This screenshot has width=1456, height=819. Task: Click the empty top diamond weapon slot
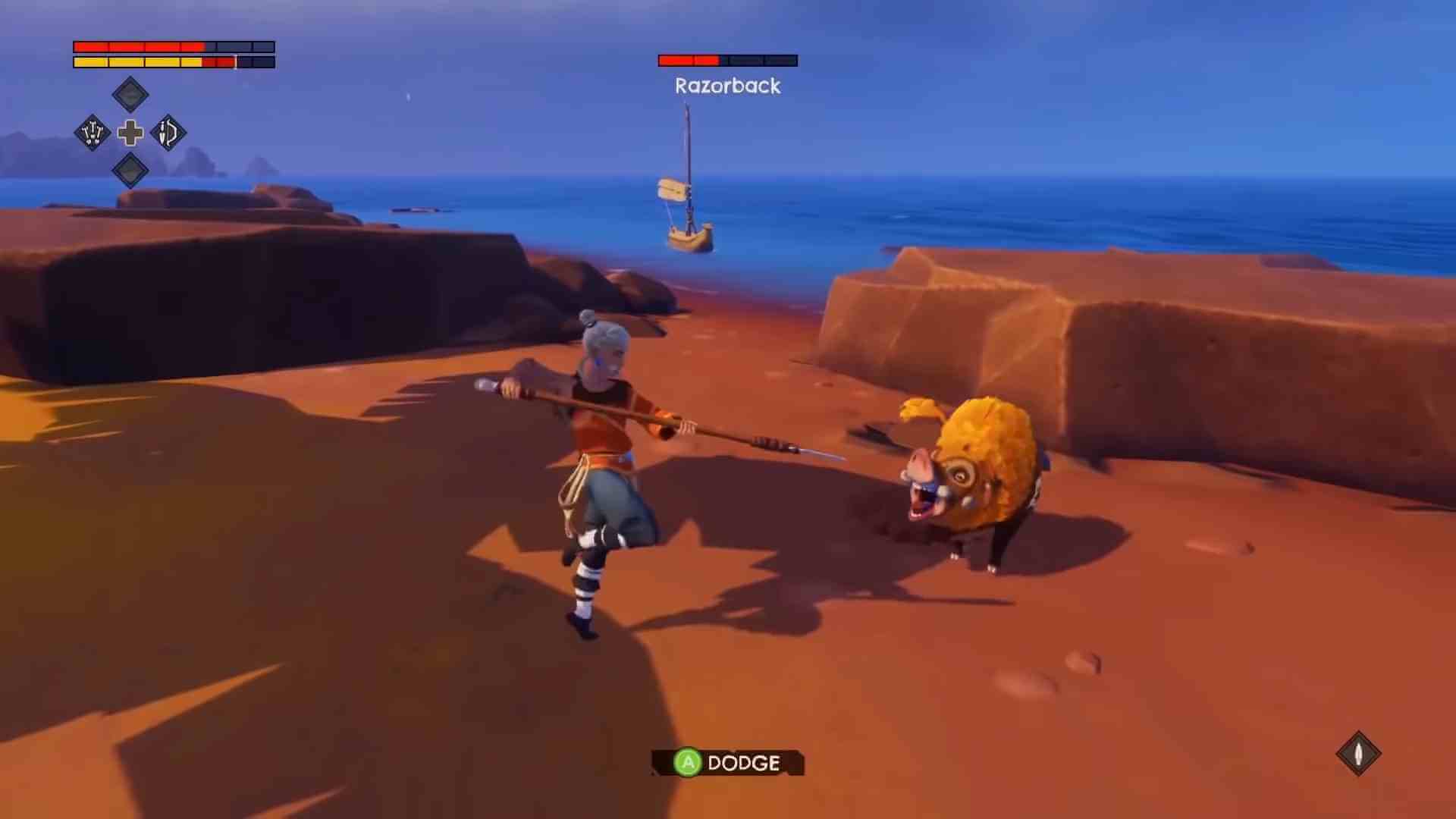click(130, 94)
